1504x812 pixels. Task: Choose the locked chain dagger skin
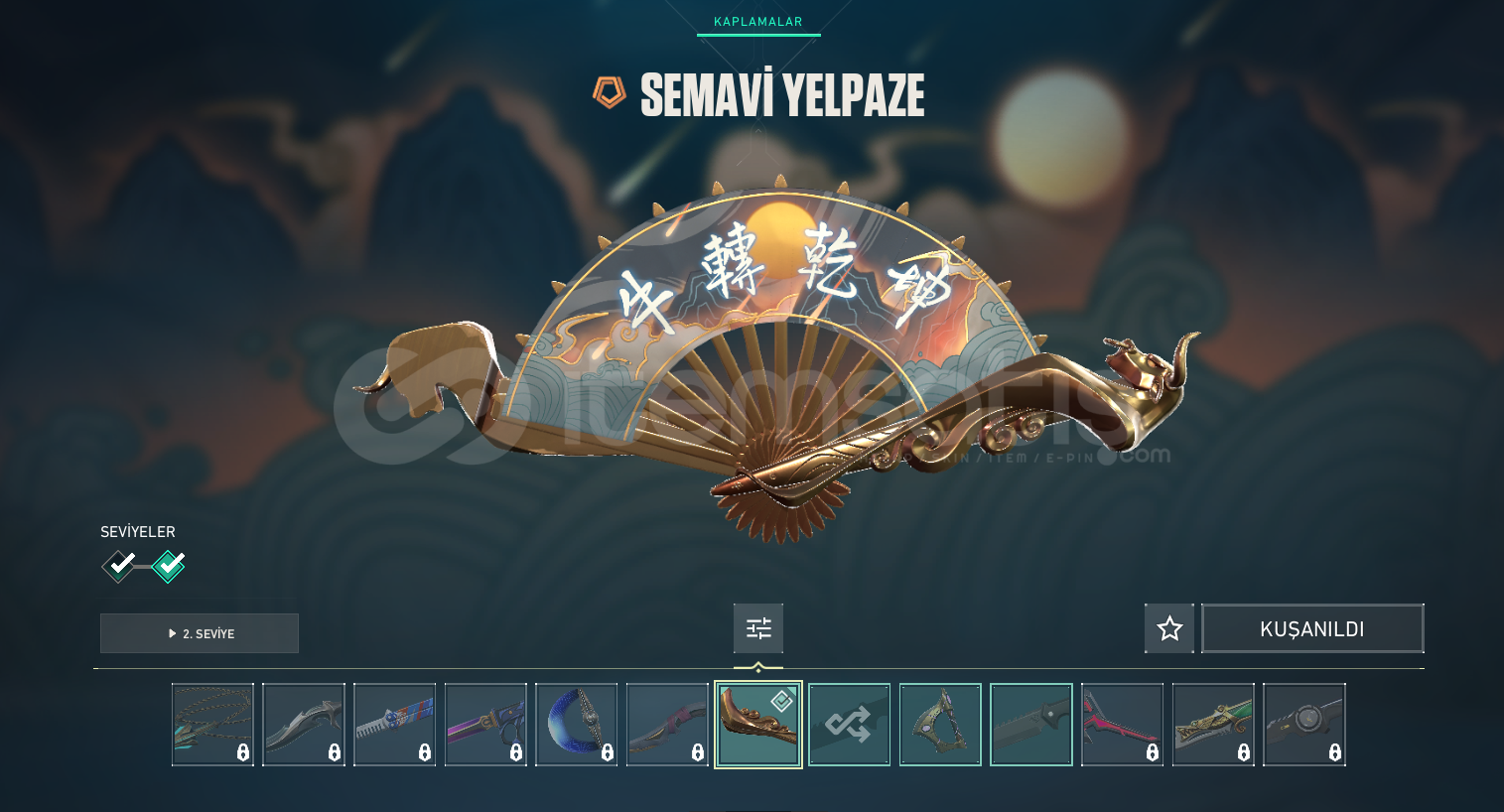212,725
